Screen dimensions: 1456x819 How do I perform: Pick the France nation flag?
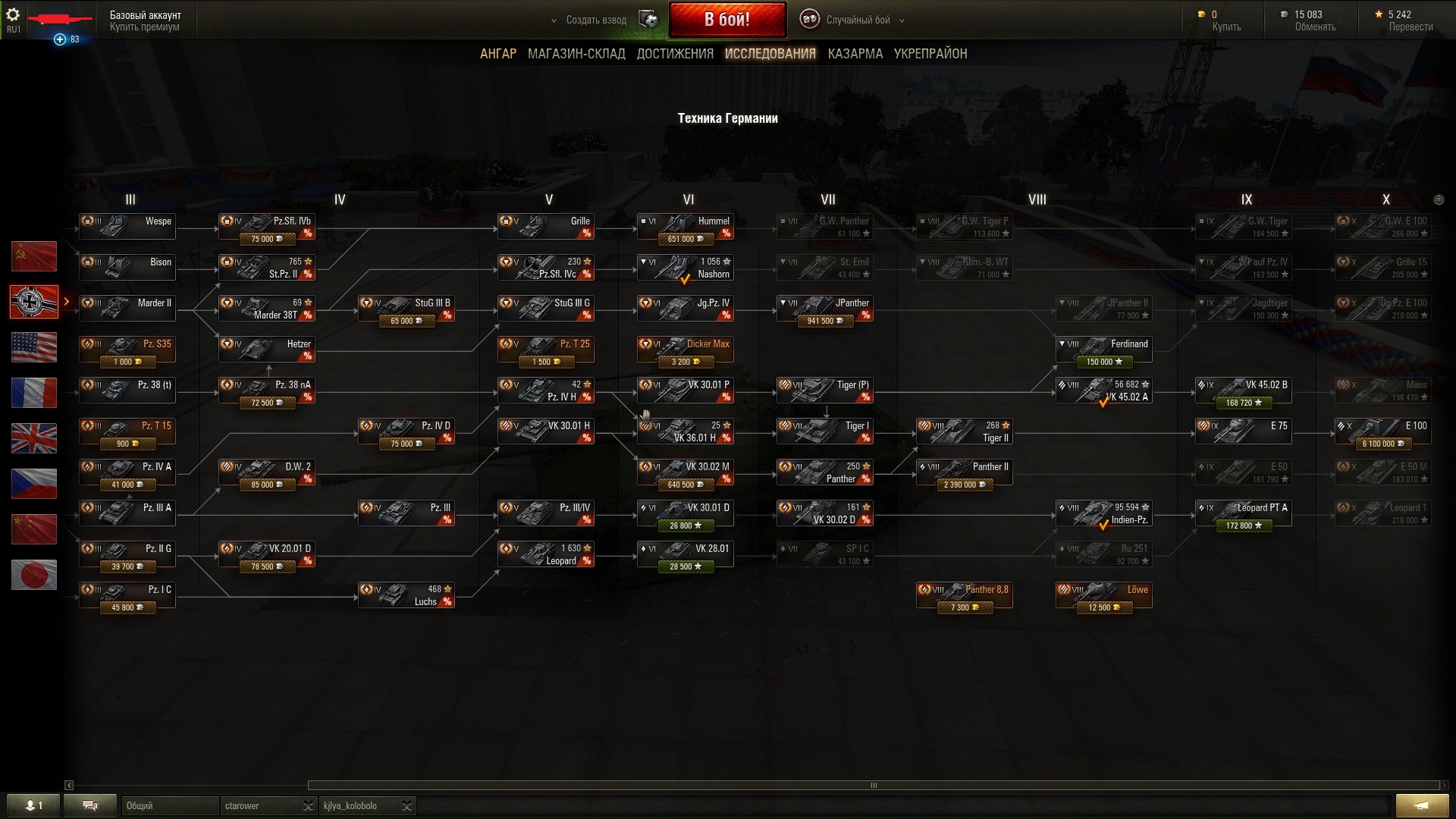[x=34, y=393]
